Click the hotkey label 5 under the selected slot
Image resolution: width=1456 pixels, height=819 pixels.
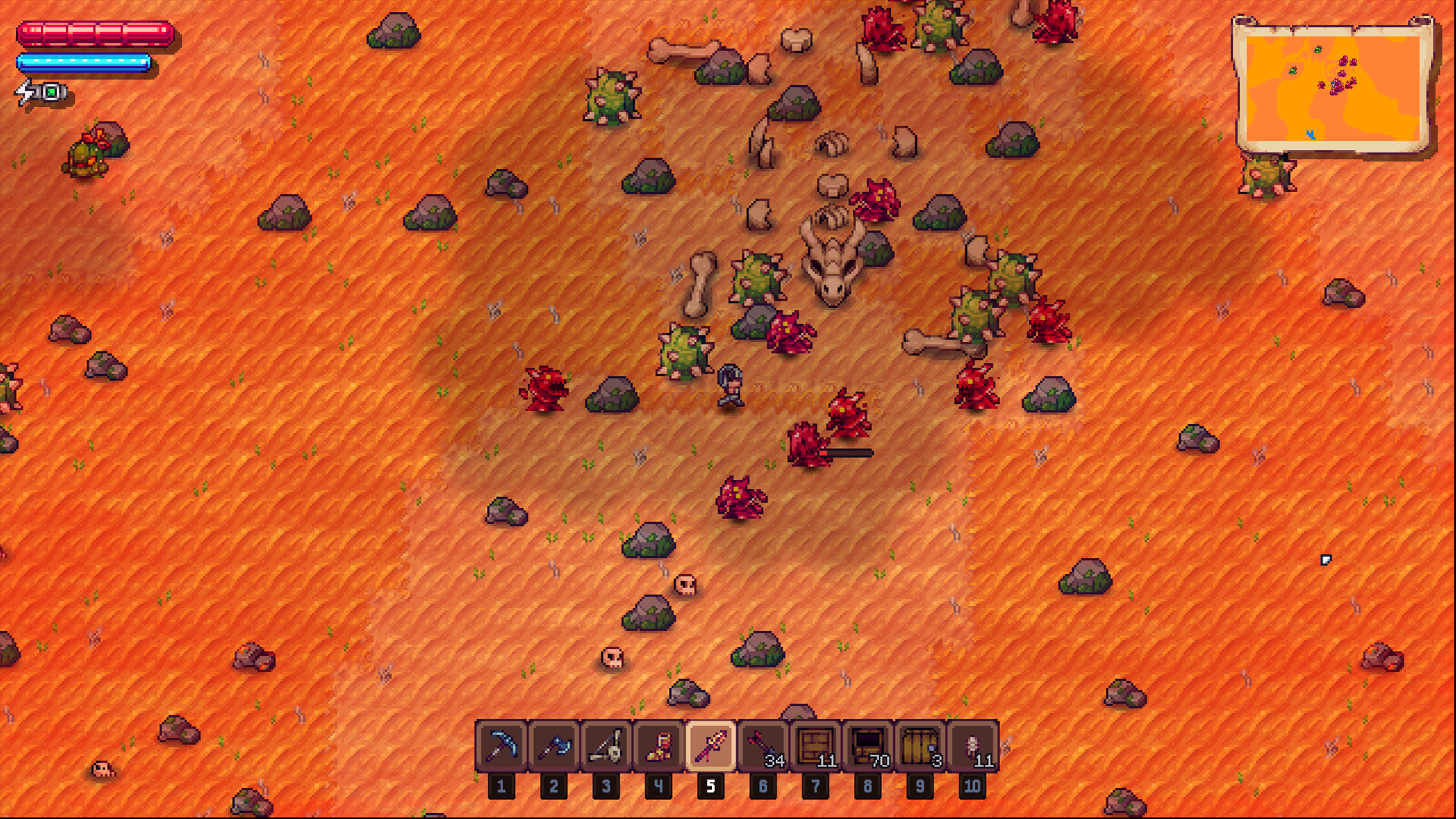point(710,786)
